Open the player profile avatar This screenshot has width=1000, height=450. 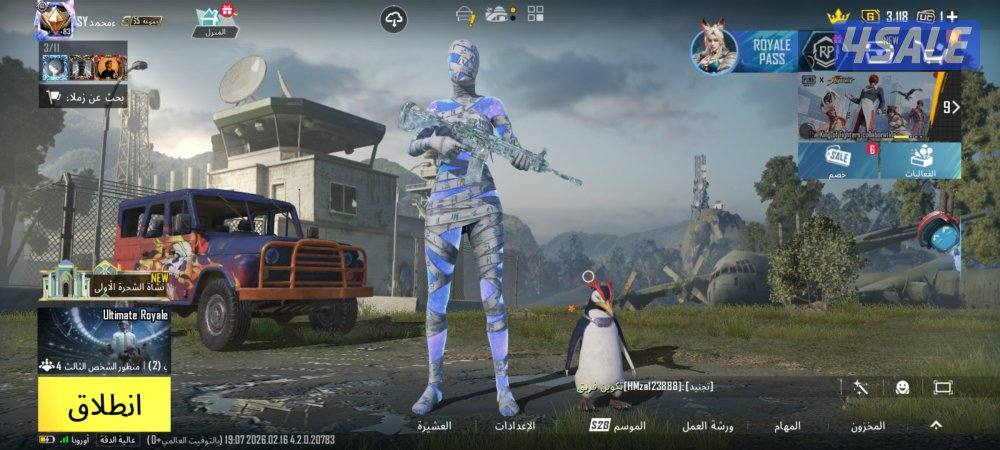tap(54, 20)
